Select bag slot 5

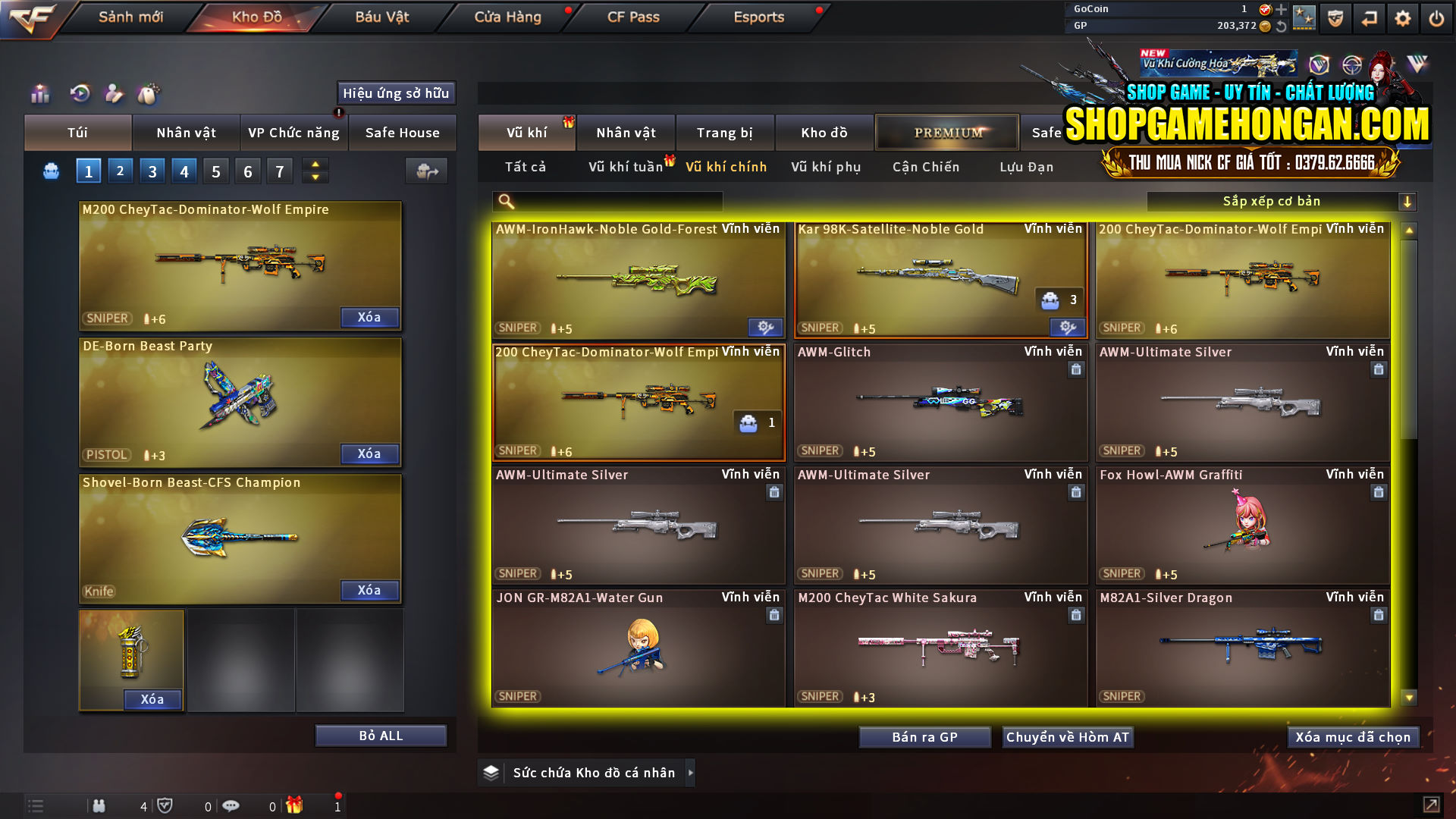tap(215, 171)
